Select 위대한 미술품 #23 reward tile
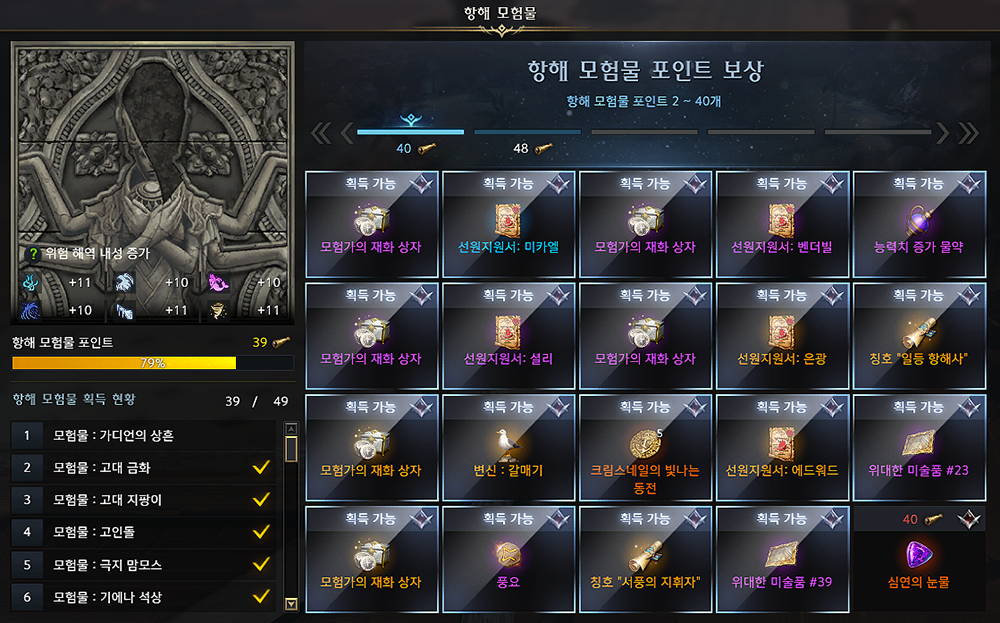The image size is (1000, 623). (919, 446)
